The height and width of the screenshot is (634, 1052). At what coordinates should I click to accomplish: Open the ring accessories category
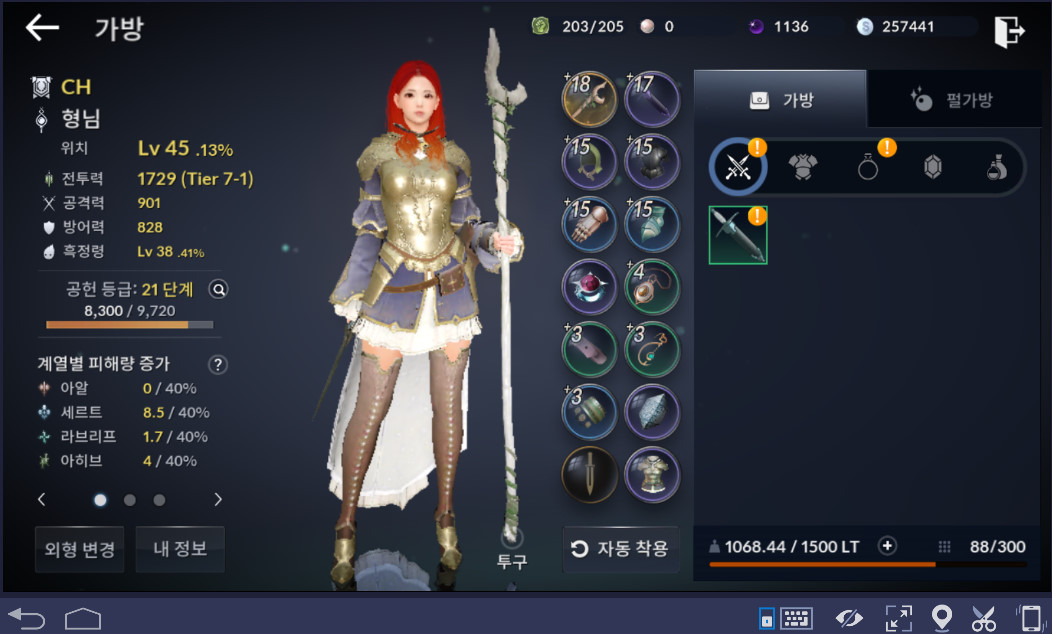click(868, 167)
